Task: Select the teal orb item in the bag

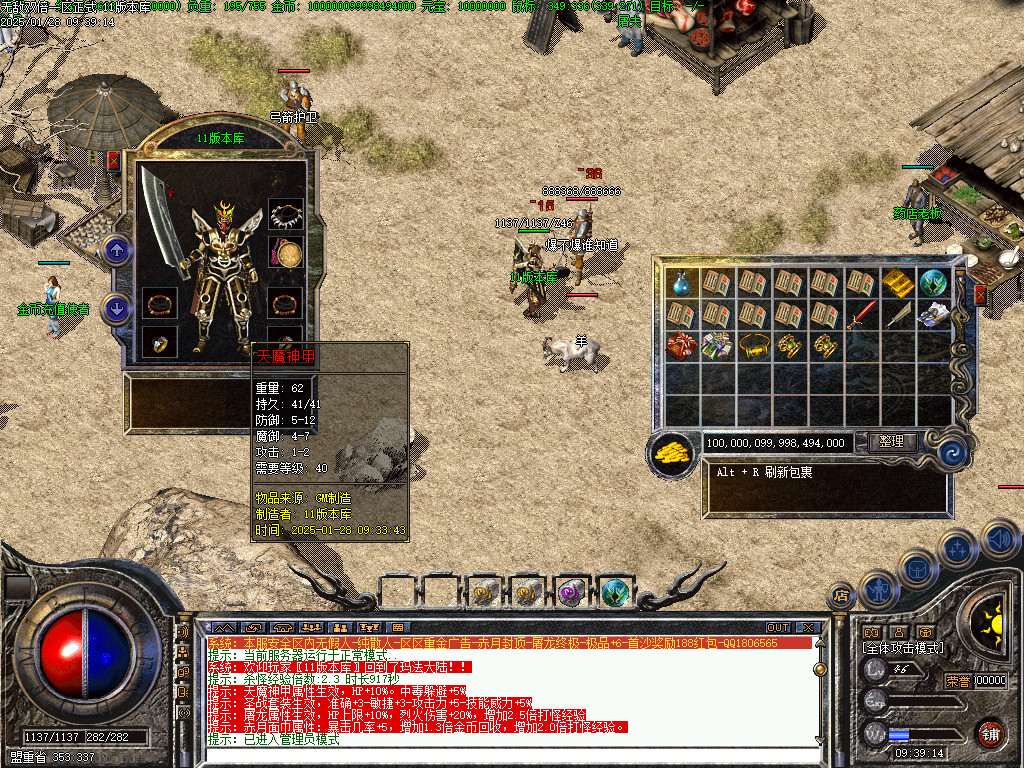Action: (x=933, y=283)
